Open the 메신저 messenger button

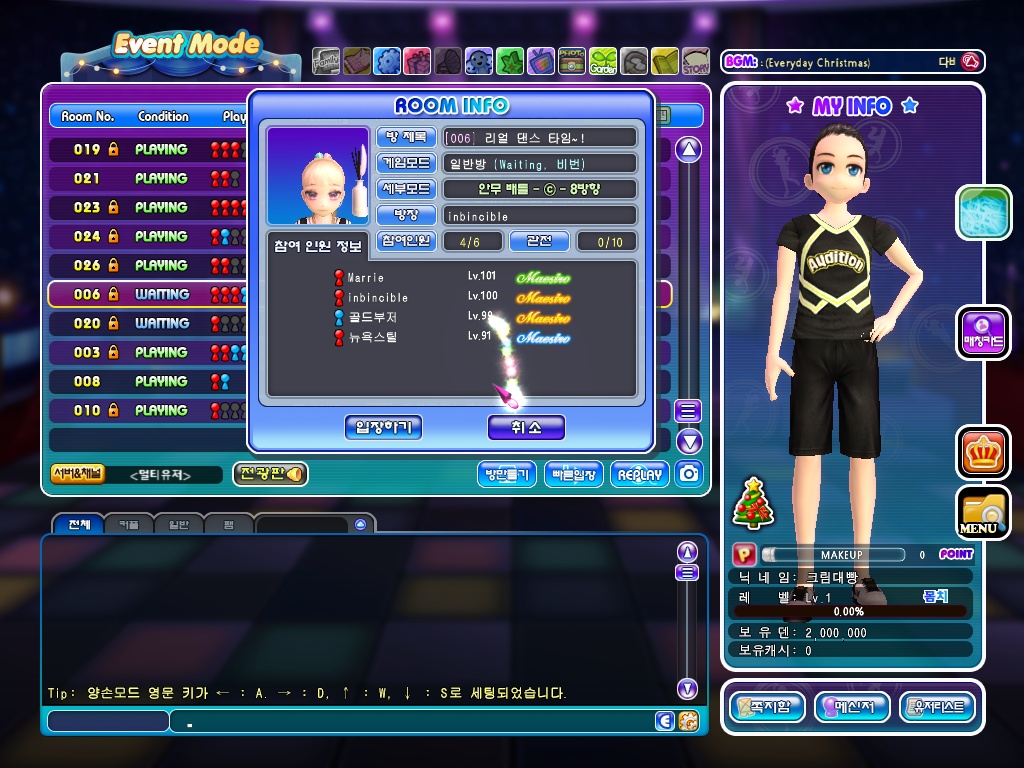(x=852, y=708)
